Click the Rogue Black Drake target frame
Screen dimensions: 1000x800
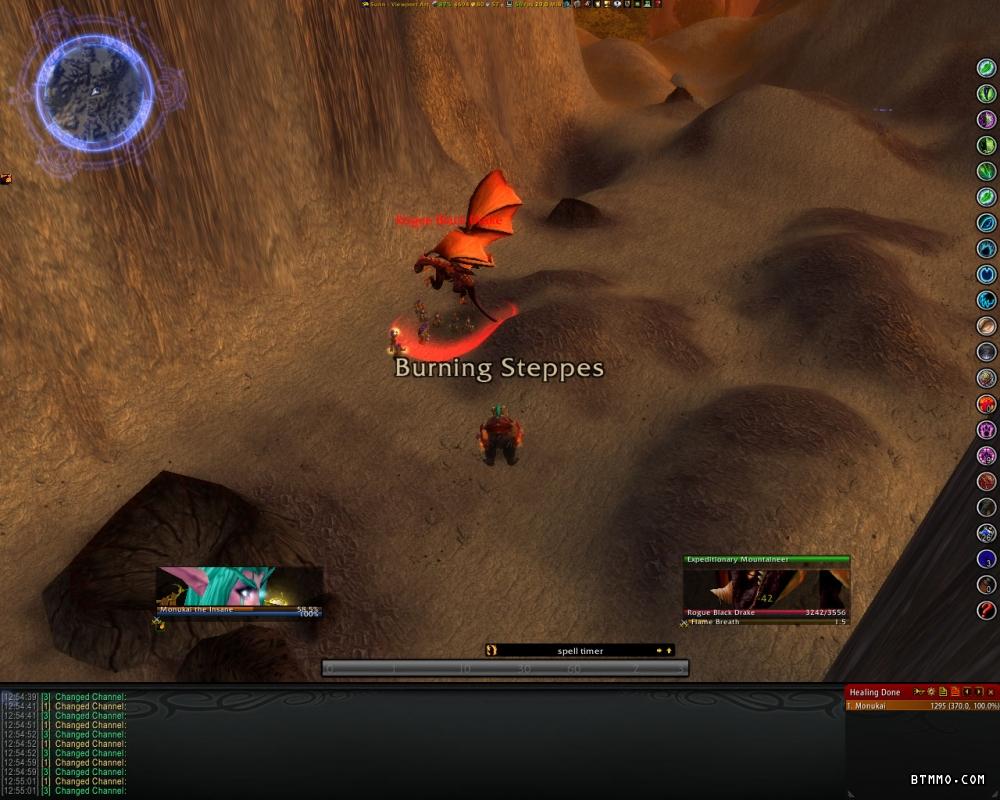coord(767,590)
